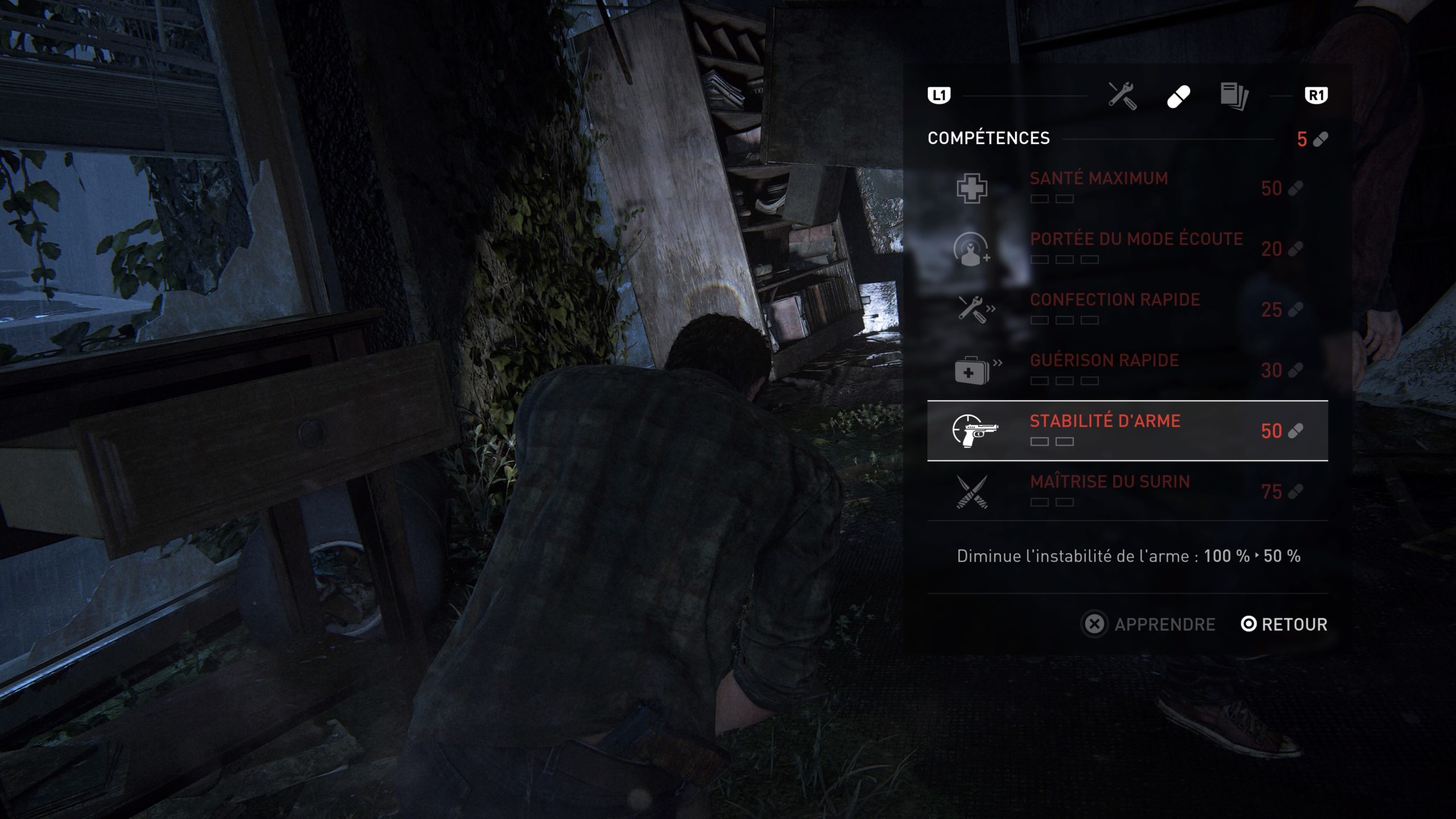This screenshot has height=819, width=1456.
Task: Go back with the Retour button
Action: point(1284,624)
